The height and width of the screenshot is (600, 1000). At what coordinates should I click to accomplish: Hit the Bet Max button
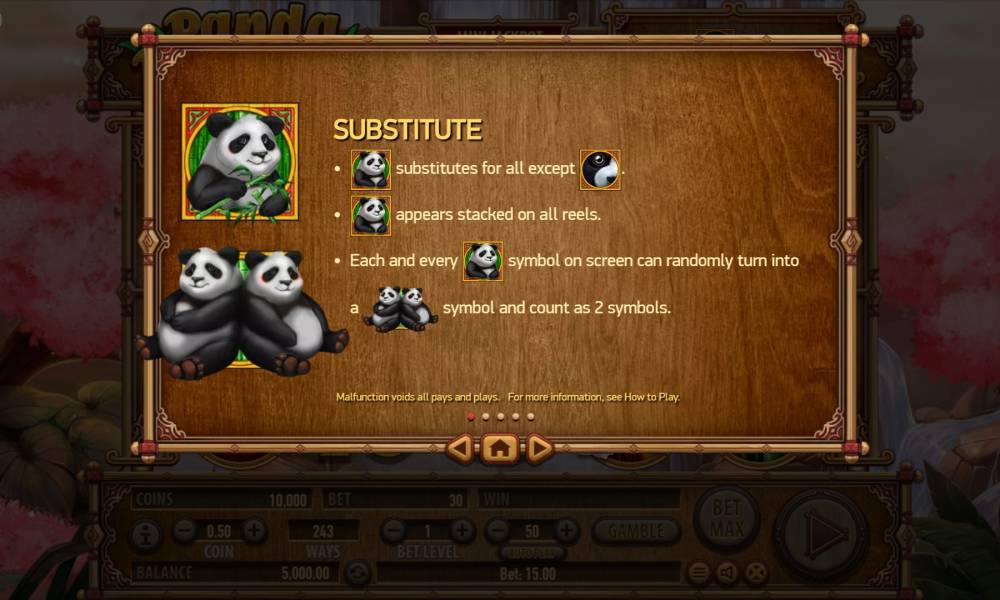(x=726, y=519)
